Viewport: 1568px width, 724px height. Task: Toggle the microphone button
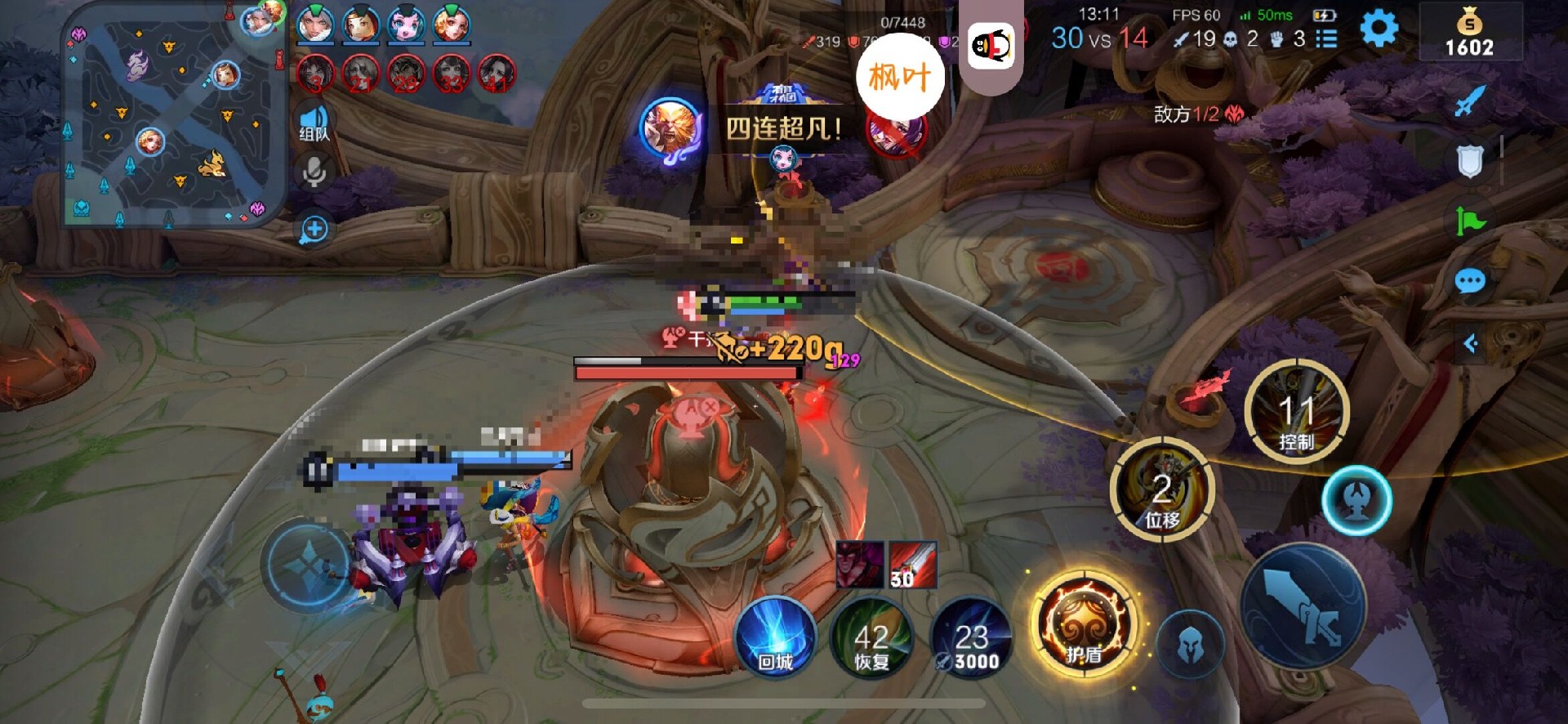[x=314, y=172]
